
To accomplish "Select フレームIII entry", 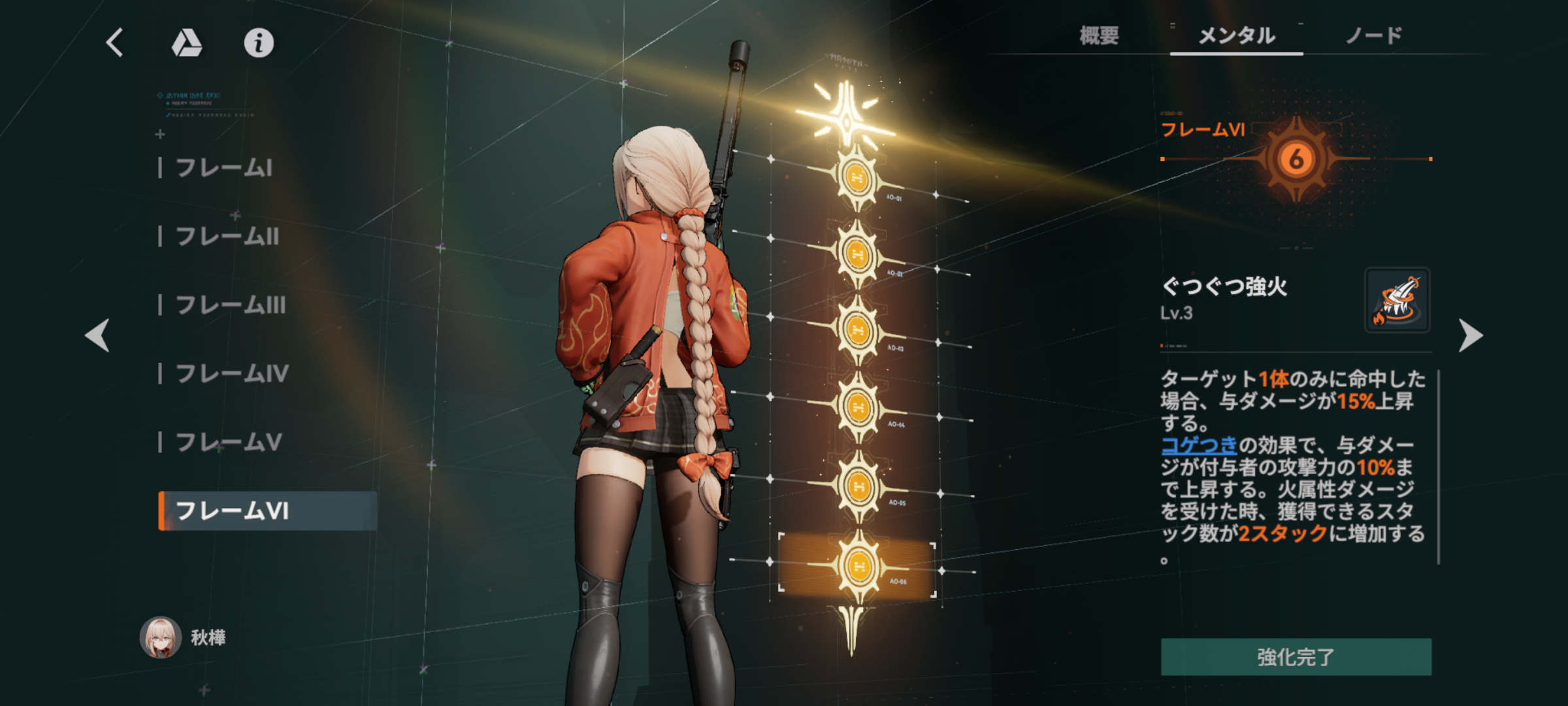I will click(x=230, y=305).
